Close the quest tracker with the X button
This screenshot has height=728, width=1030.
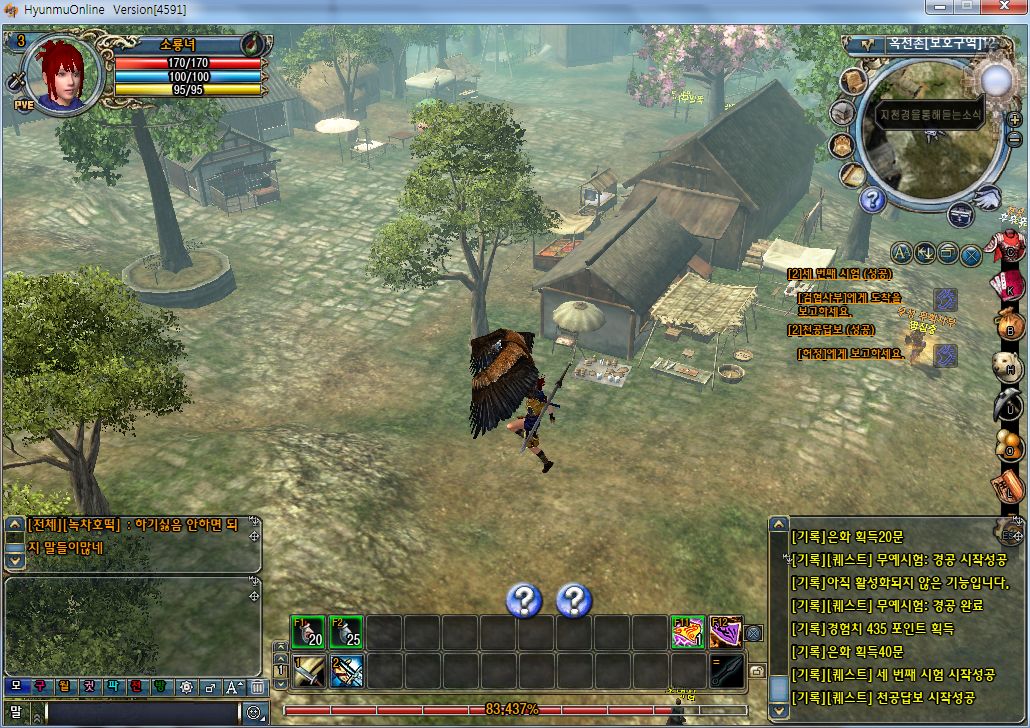pos(970,254)
